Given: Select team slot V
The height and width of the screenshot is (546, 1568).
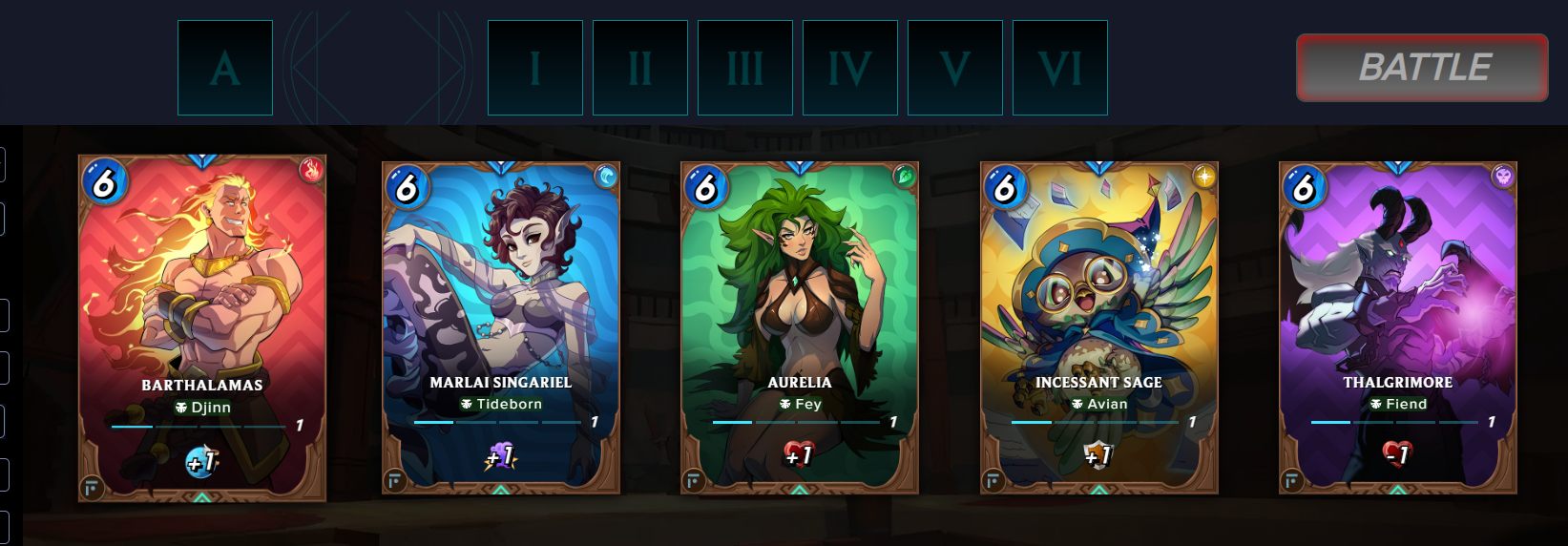Looking at the screenshot, I should point(955,68).
